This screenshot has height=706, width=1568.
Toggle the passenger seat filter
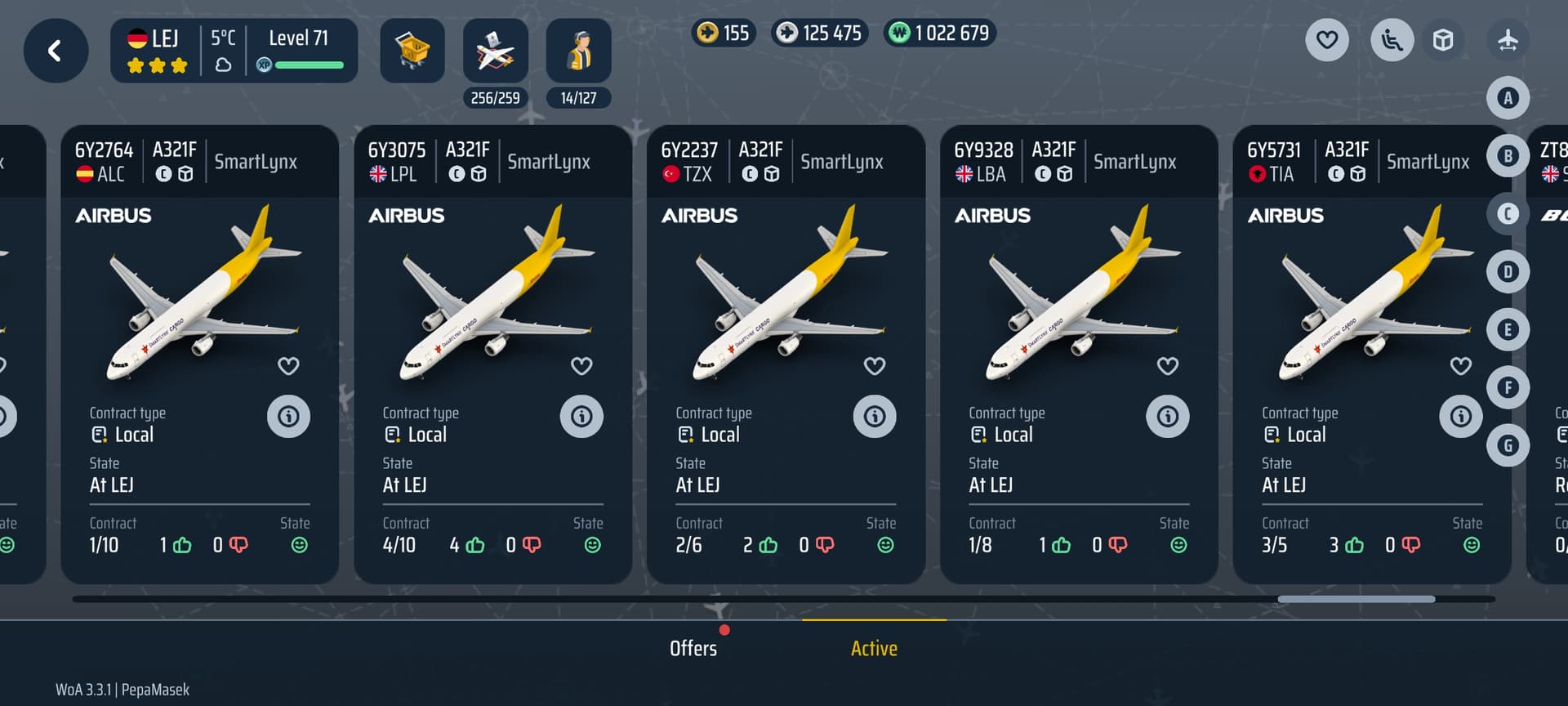coord(1392,39)
